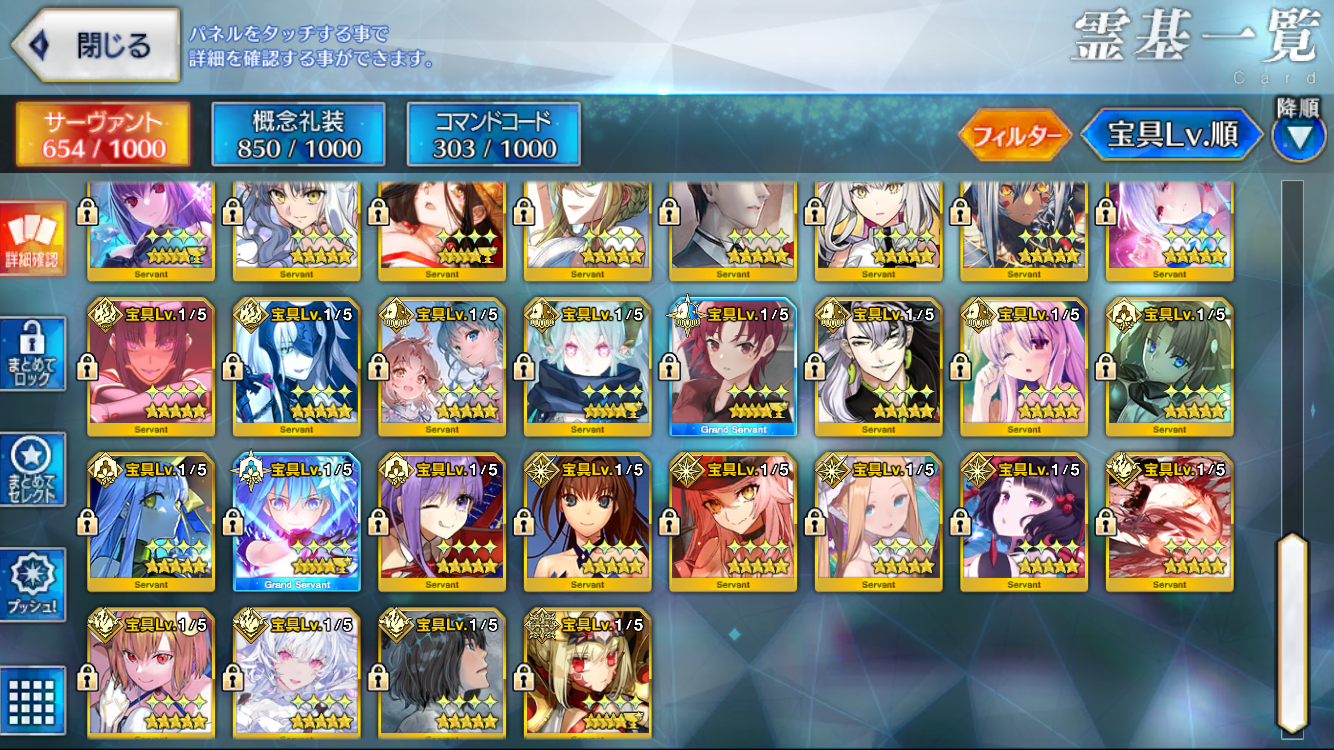Image resolution: width=1334 pixels, height=750 pixels.
Task: Open the purple-haired winking servant card
Action: 442,523
